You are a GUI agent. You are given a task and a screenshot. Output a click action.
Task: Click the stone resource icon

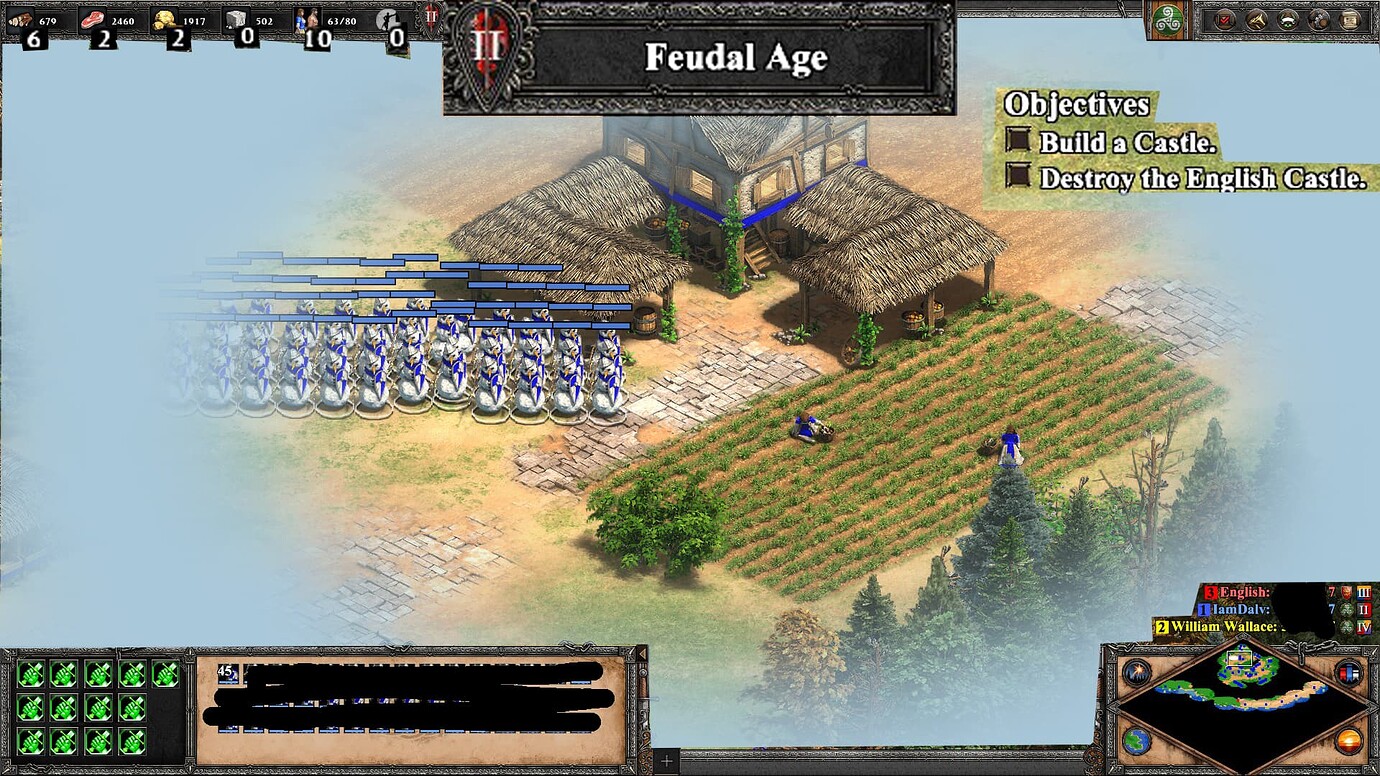pos(236,18)
